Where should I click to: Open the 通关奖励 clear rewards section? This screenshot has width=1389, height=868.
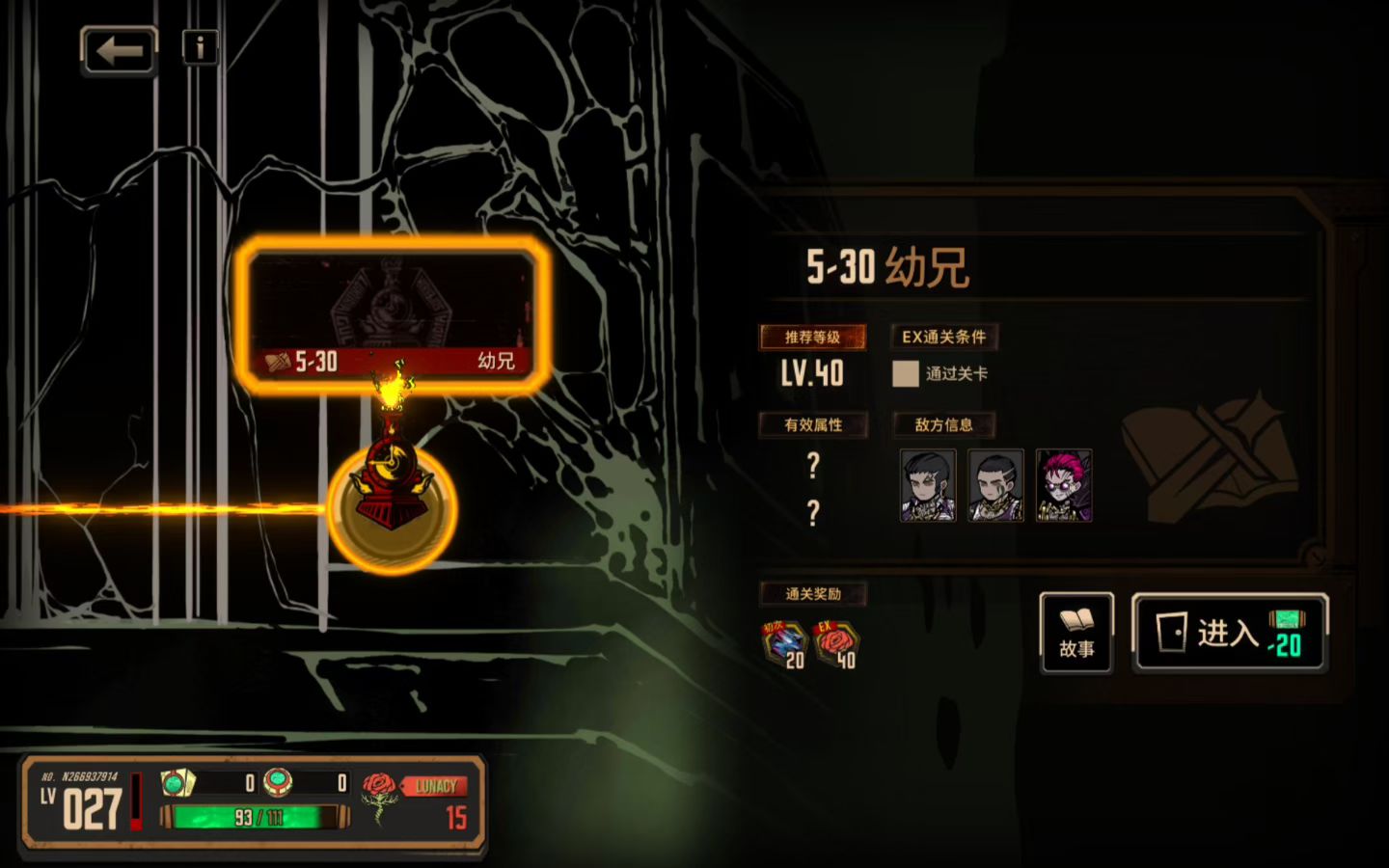click(x=813, y=594)
